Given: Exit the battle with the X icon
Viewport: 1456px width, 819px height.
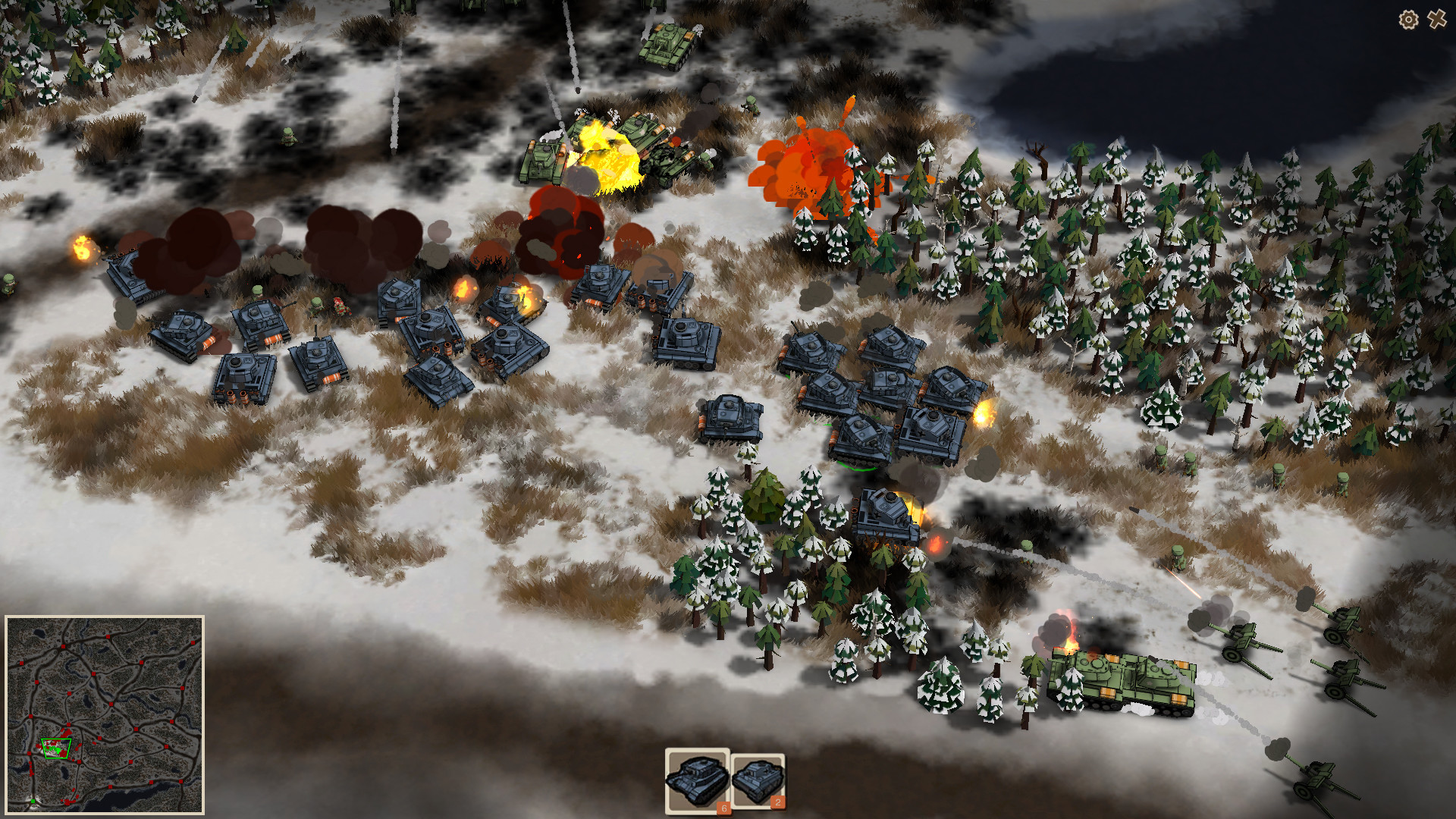Looking at the screenshot, I should coord(1437,20).
